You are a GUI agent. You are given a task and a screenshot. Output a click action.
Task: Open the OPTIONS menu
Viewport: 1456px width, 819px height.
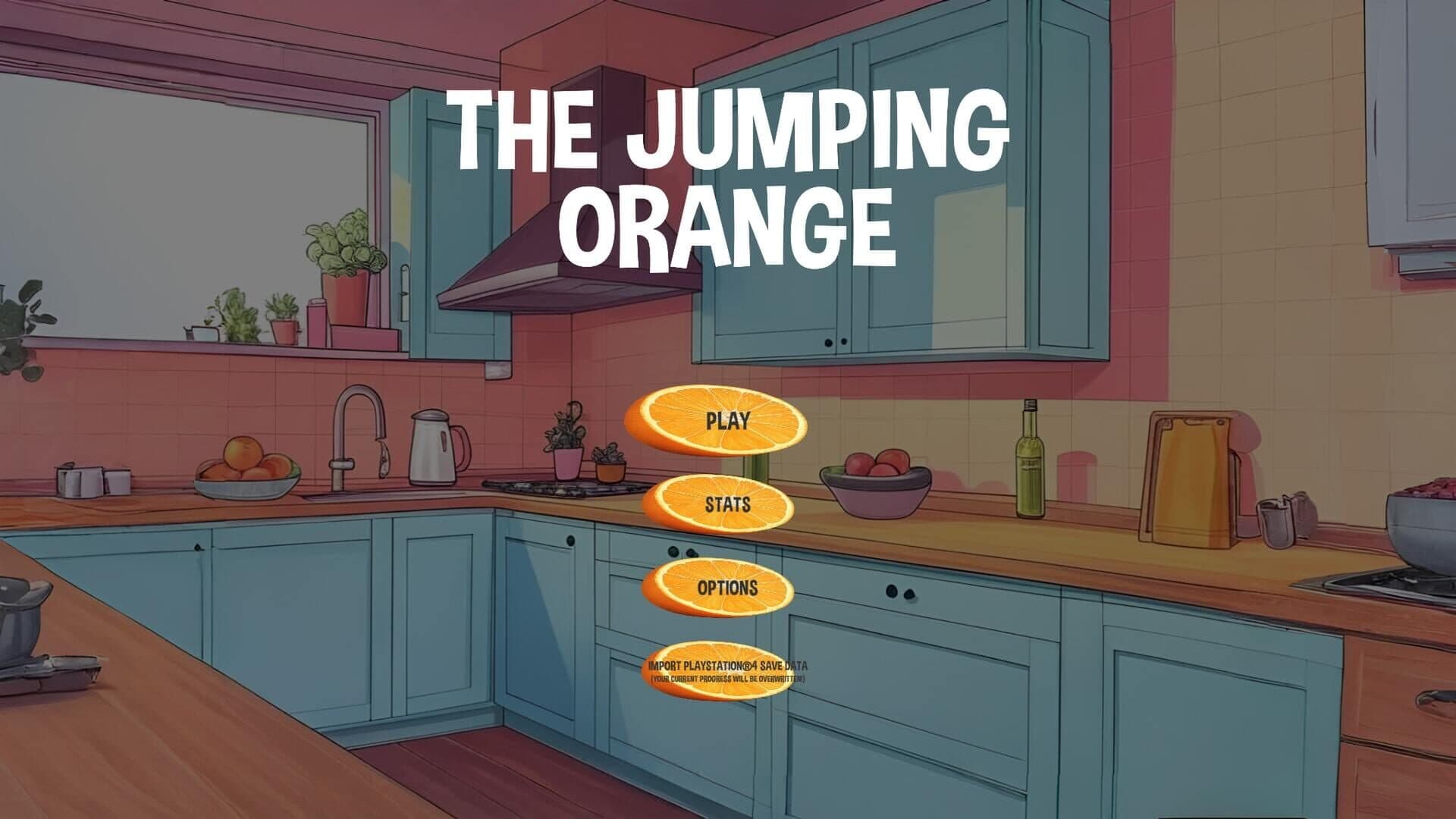[726, 585]
